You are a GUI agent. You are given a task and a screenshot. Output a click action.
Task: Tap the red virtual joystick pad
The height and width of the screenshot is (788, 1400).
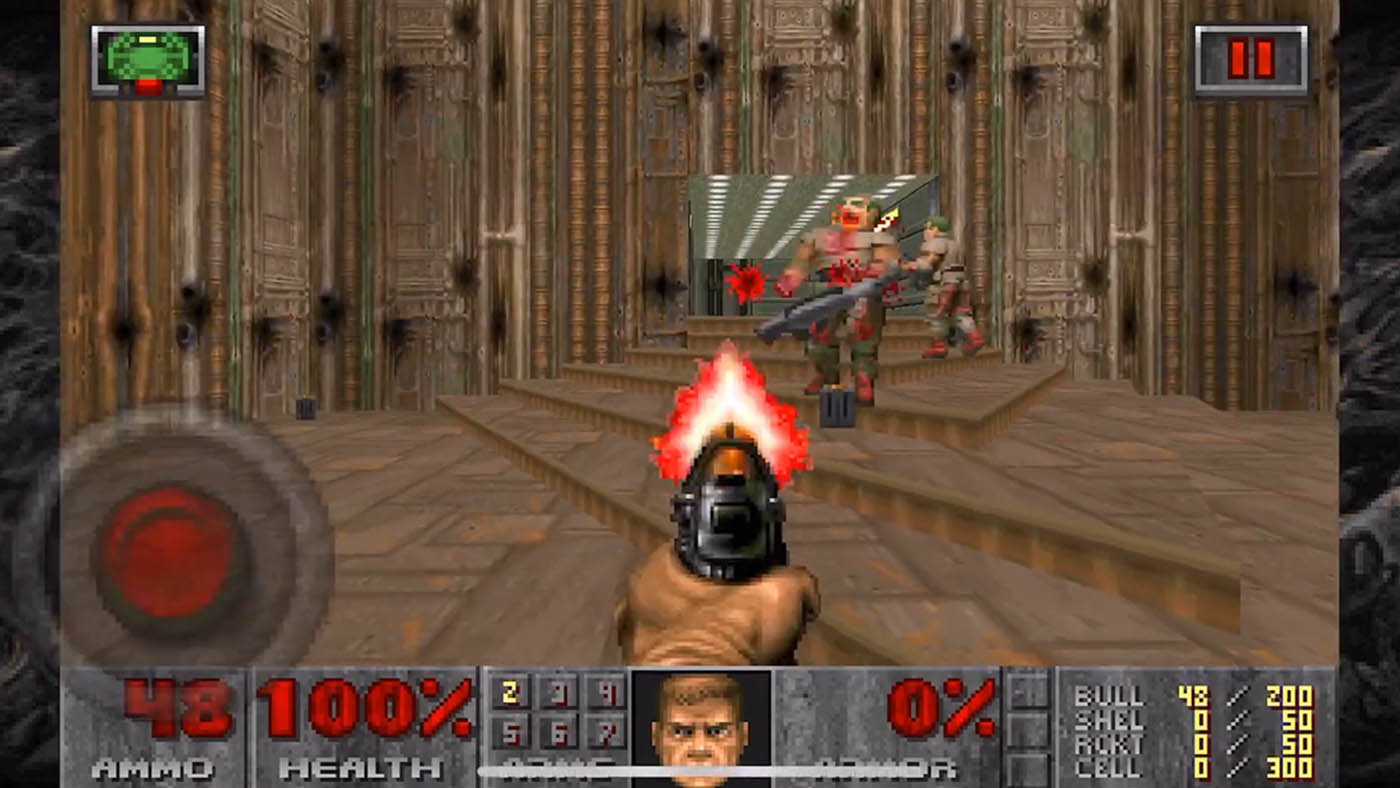171,553
